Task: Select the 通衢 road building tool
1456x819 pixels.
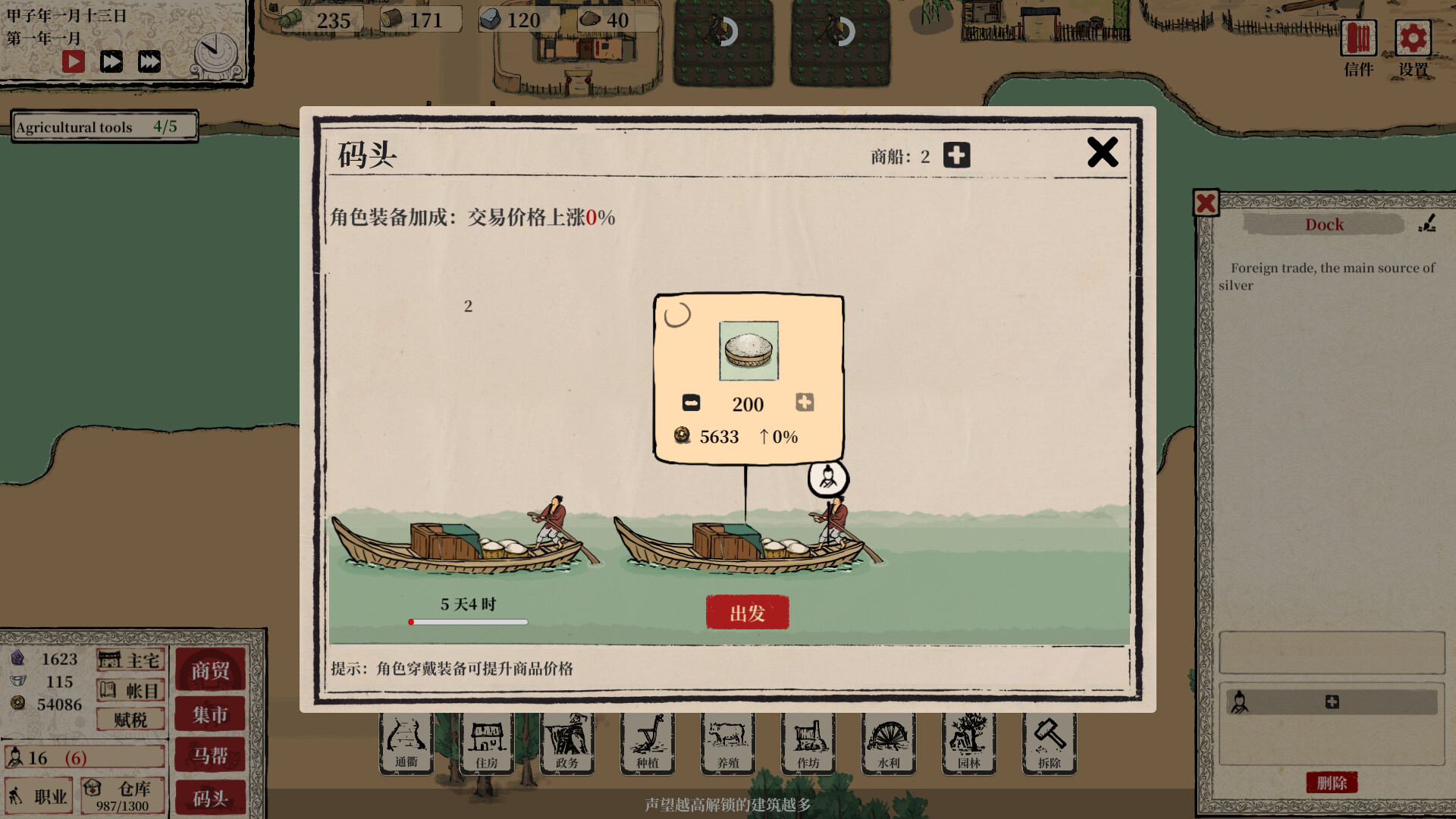Action: (x=406, y=742)
